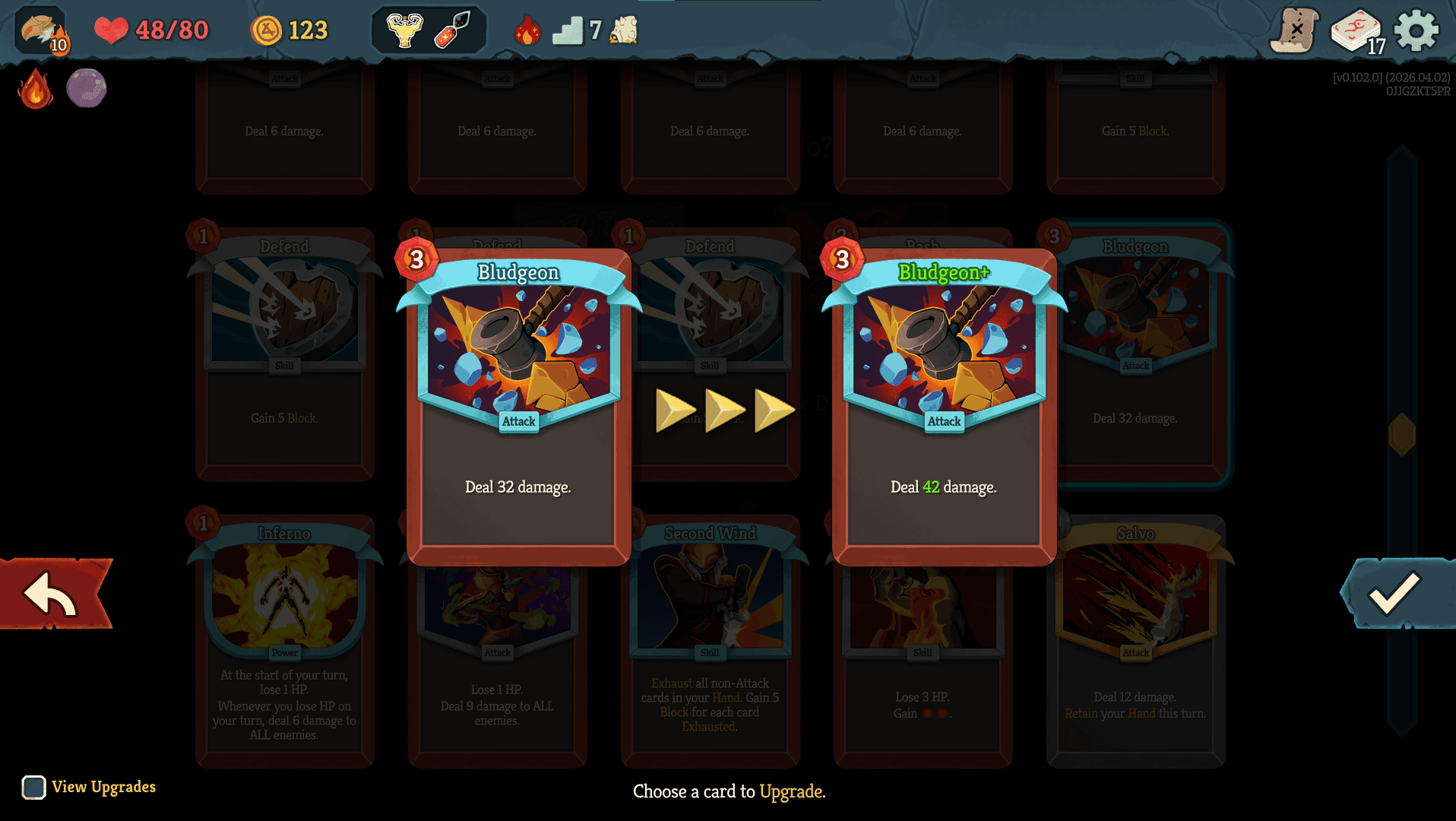Image resolution: width=1456 pixels, height=821 pixels.
Task: Click the Ironclad character portrait
Action: tap(40, 30)
